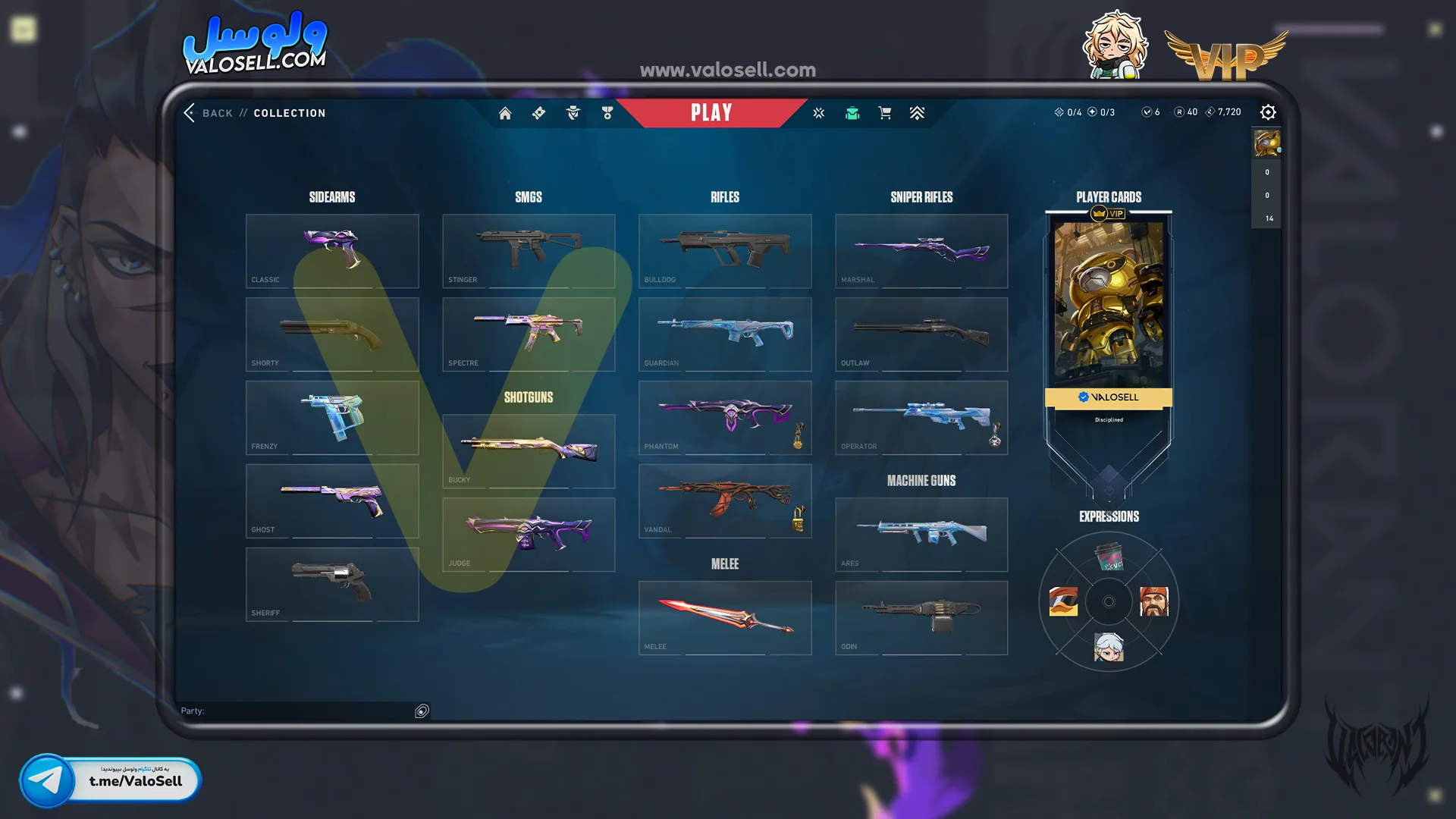Open settings via the gear icon
This screenshot has width=1456, height=819.
click(x=1268, y=112)
